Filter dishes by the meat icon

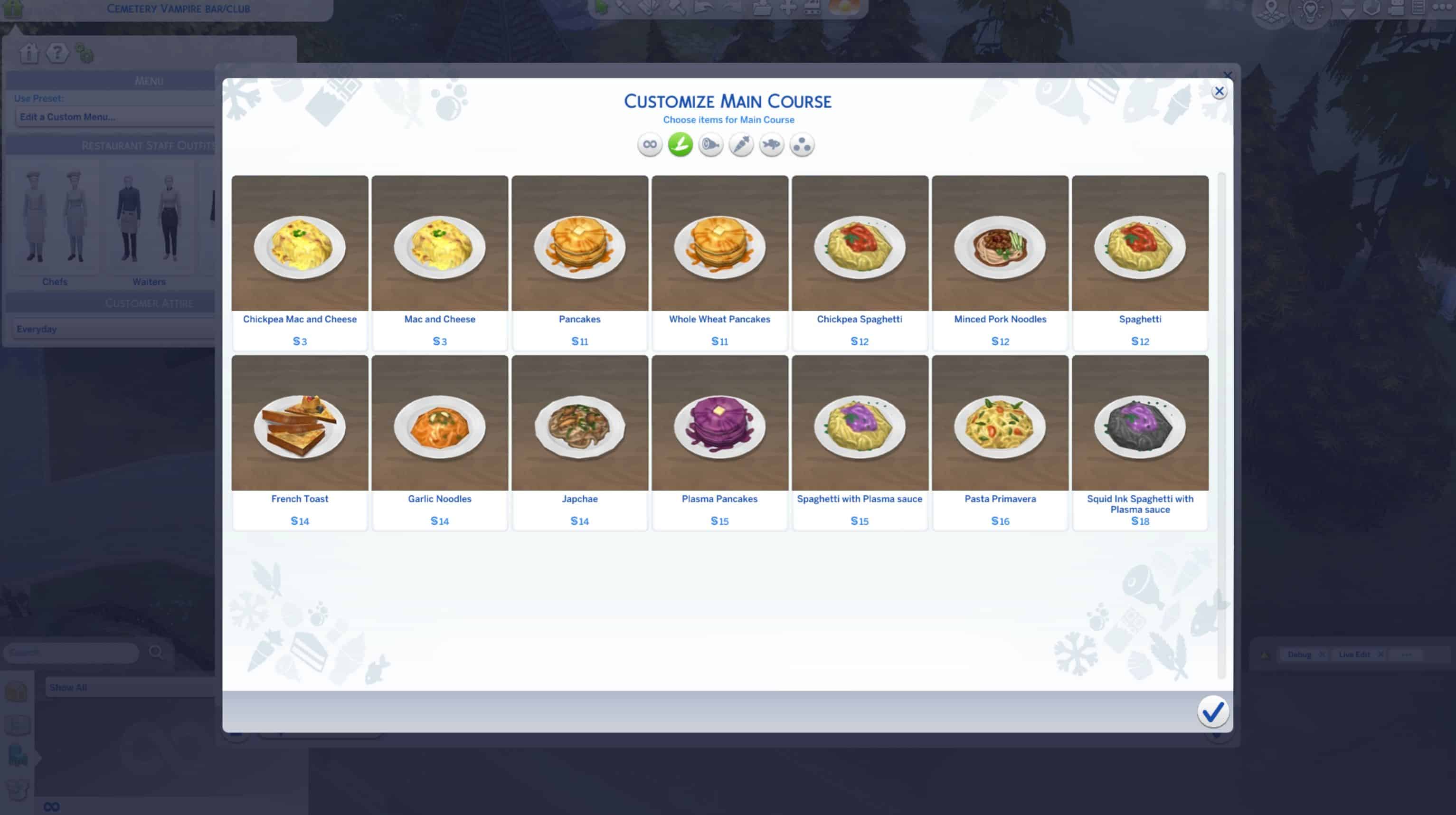pyautogui.click(x=710, y=145)
